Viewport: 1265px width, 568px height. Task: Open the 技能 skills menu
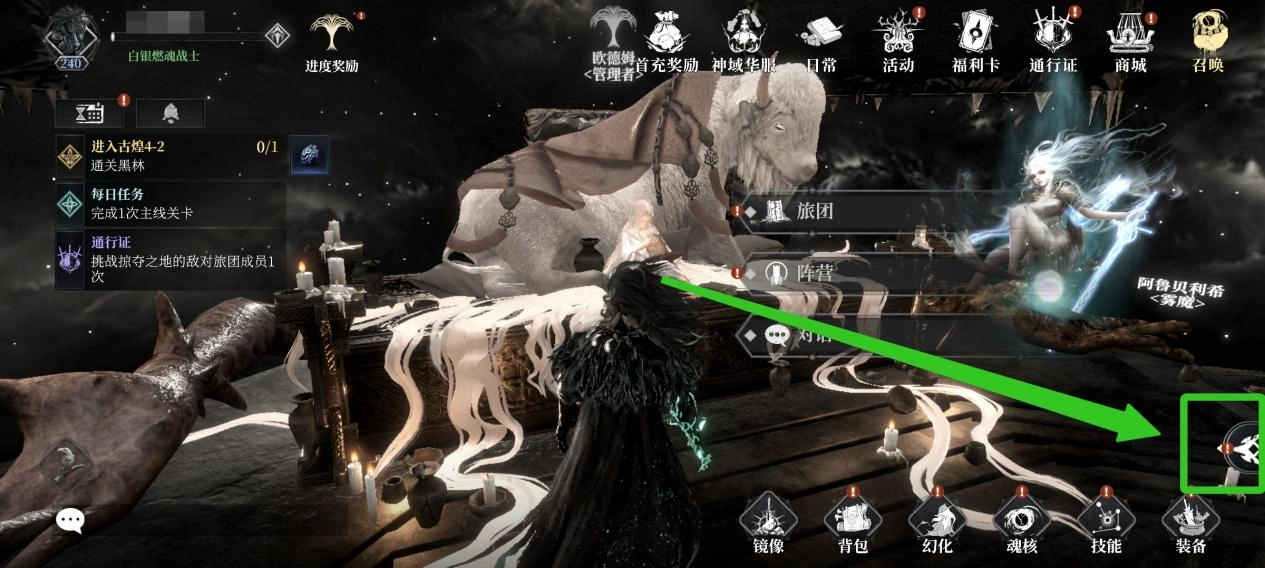[x=1106, y=523]
